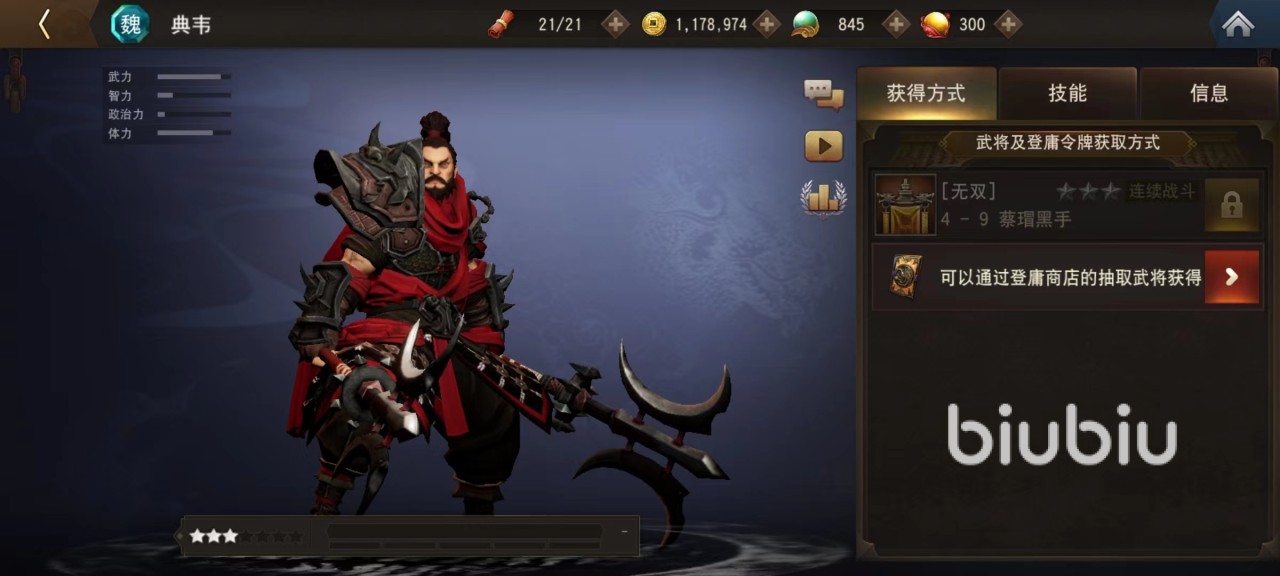Open the 信息 info tab

point(1208,94)
